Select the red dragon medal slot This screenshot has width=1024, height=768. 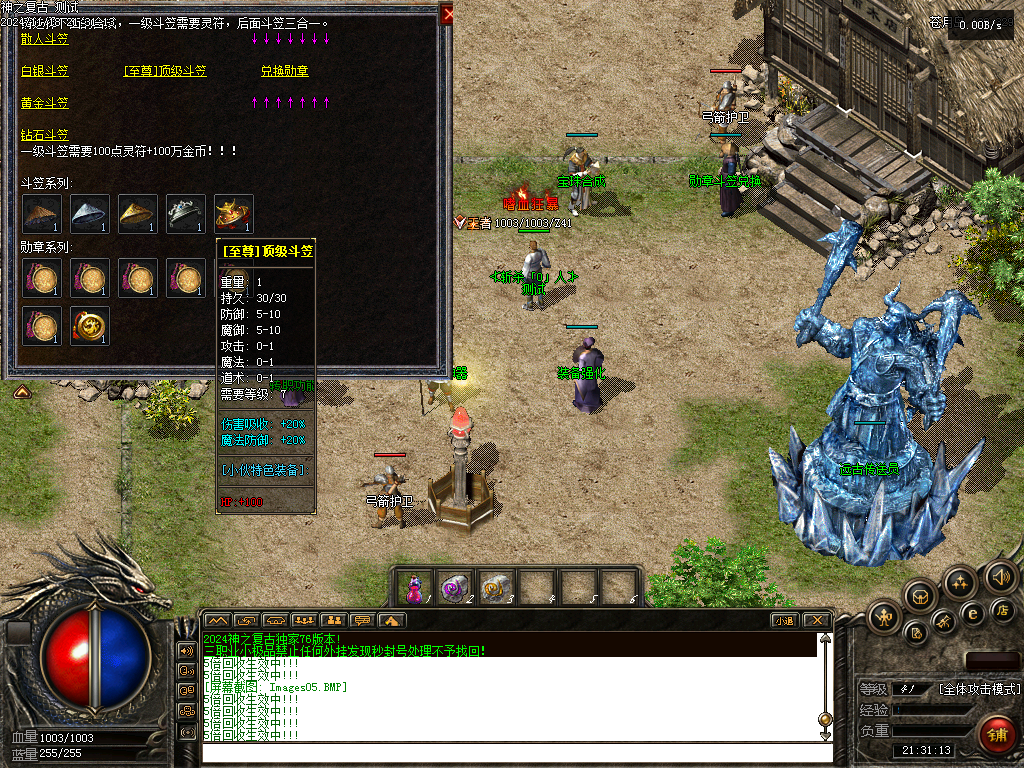[89, 325]
